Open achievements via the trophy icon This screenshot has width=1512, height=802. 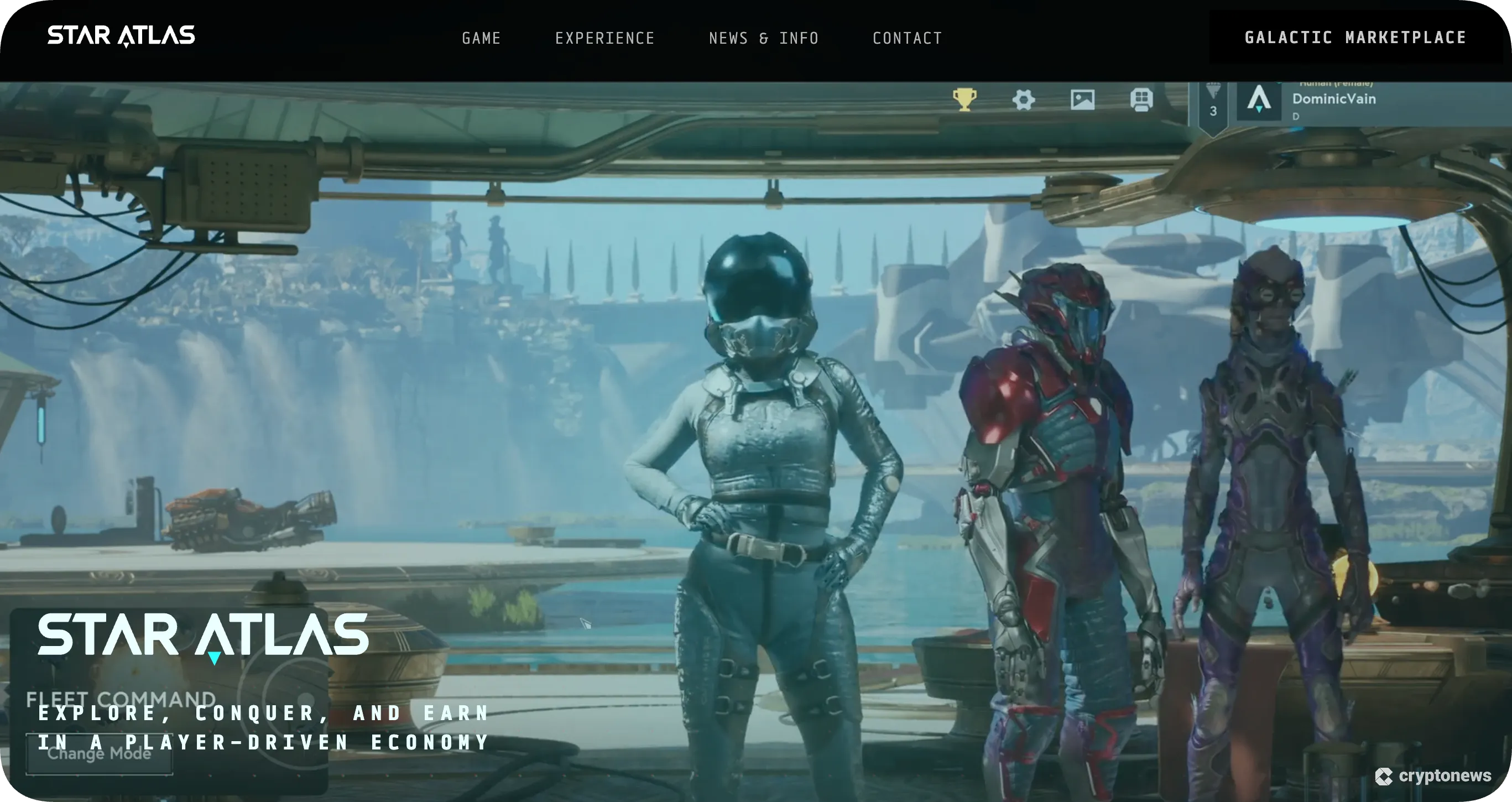coord(964,100)
